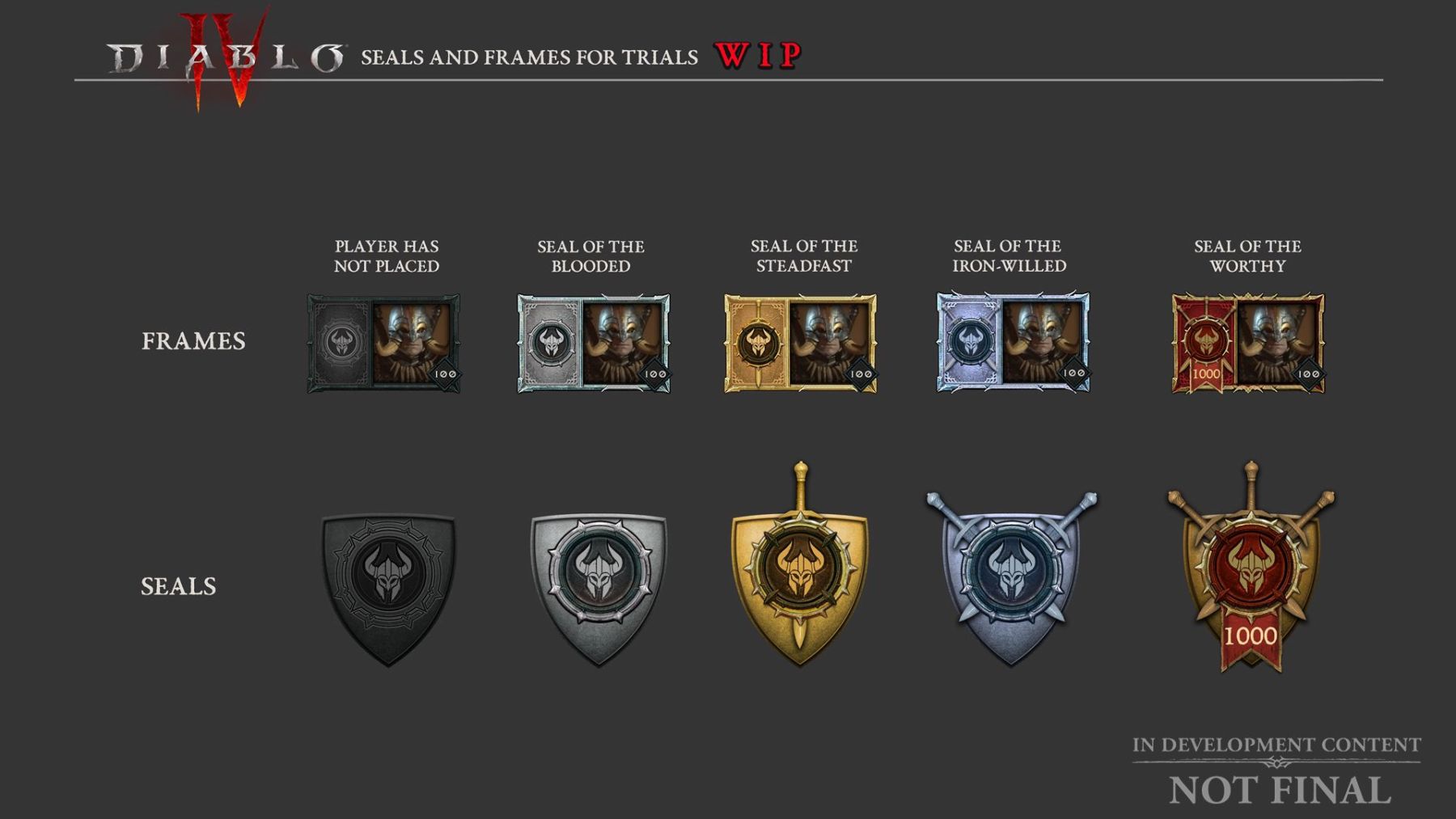The image size is (1456, 819).
Task: Select the Seal of the Iron-Willed frame
Action: click(1013, 343)
